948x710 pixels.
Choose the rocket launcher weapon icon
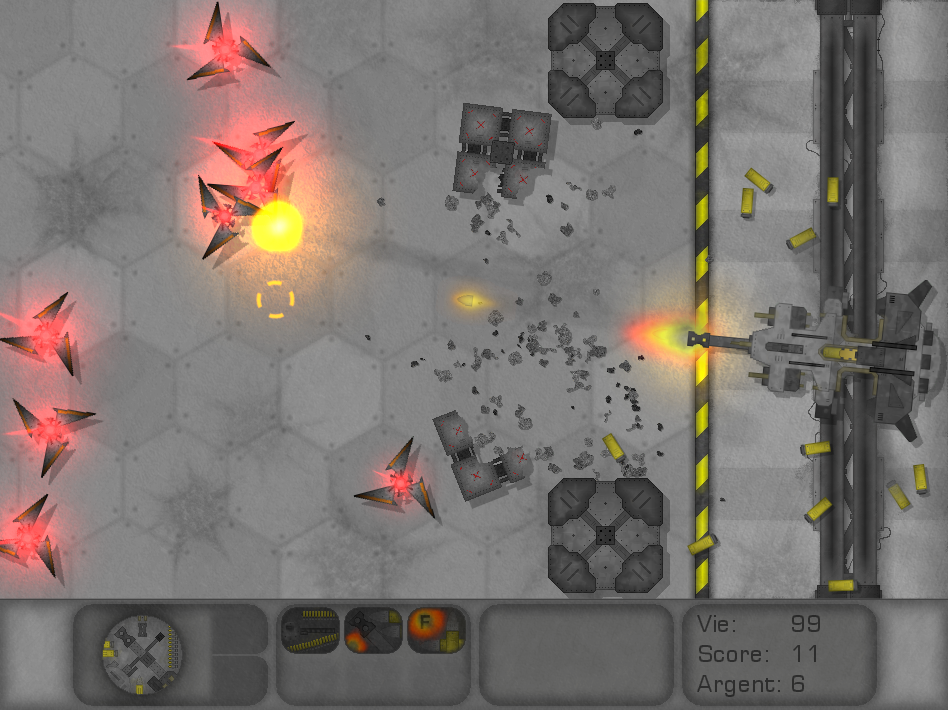373,631
